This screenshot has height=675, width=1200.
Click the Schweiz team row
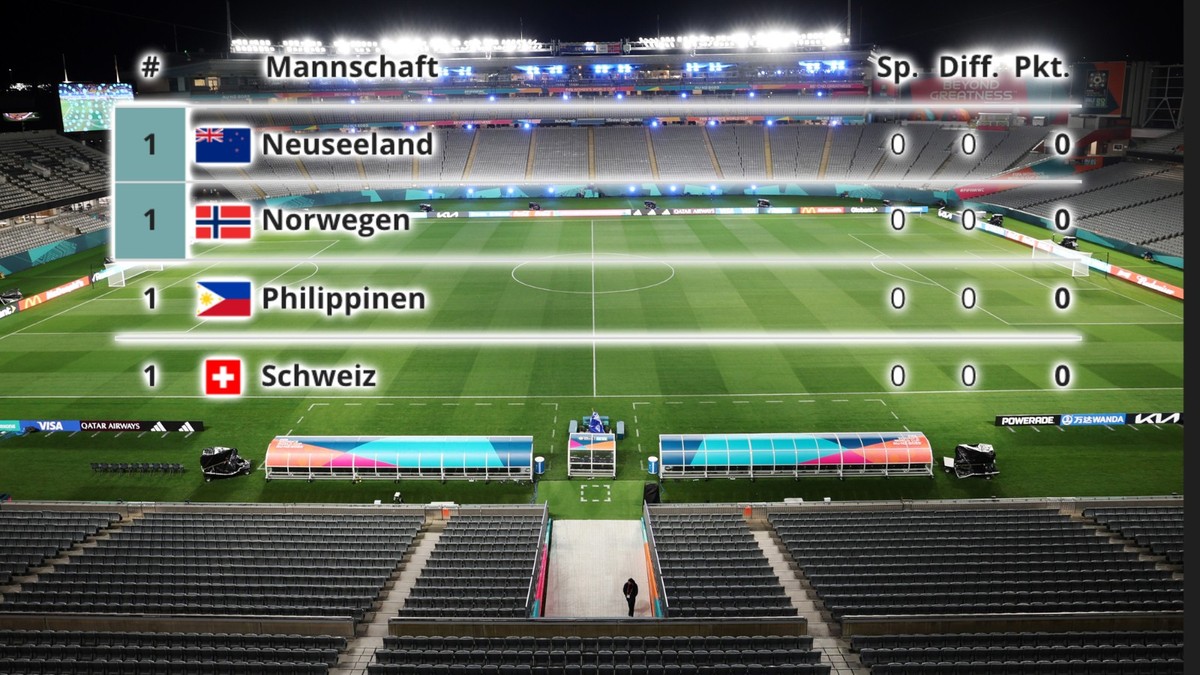pos(318,377)
